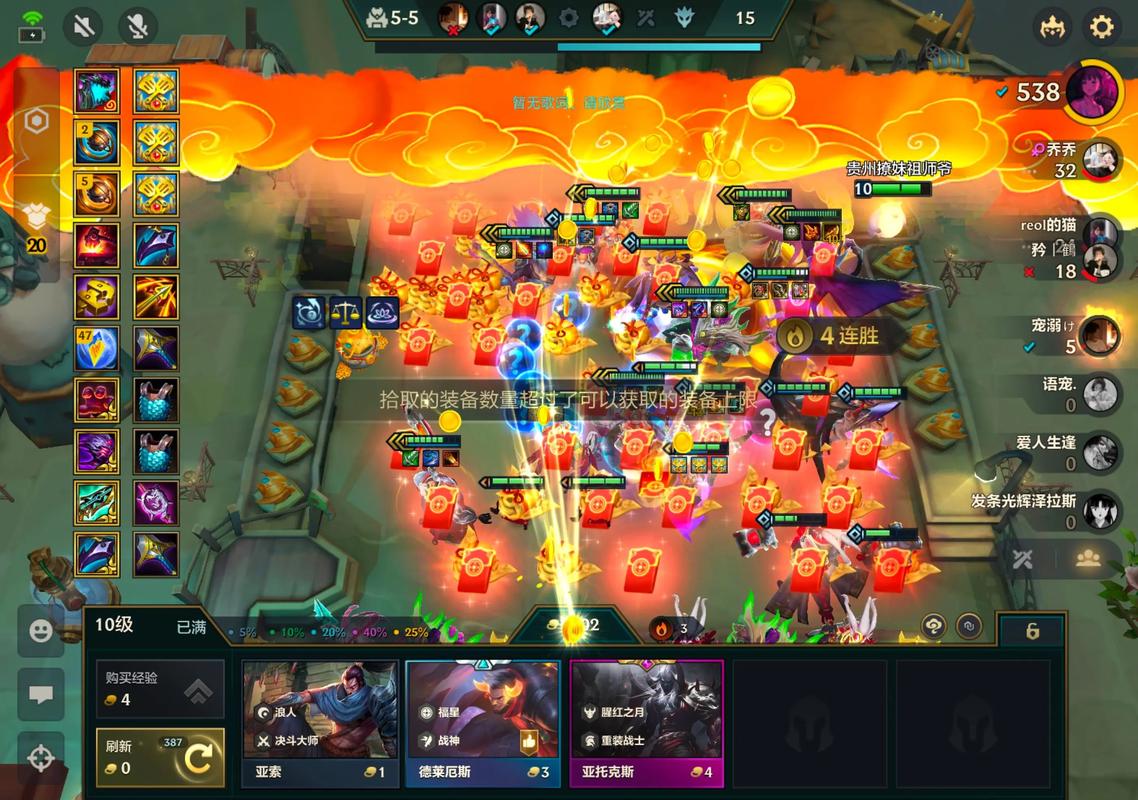This screenshot has height=800, width=1138.
Task: Tap the hexagon icon on left panel
Action: pyautogui.click(x=36, y=121)
